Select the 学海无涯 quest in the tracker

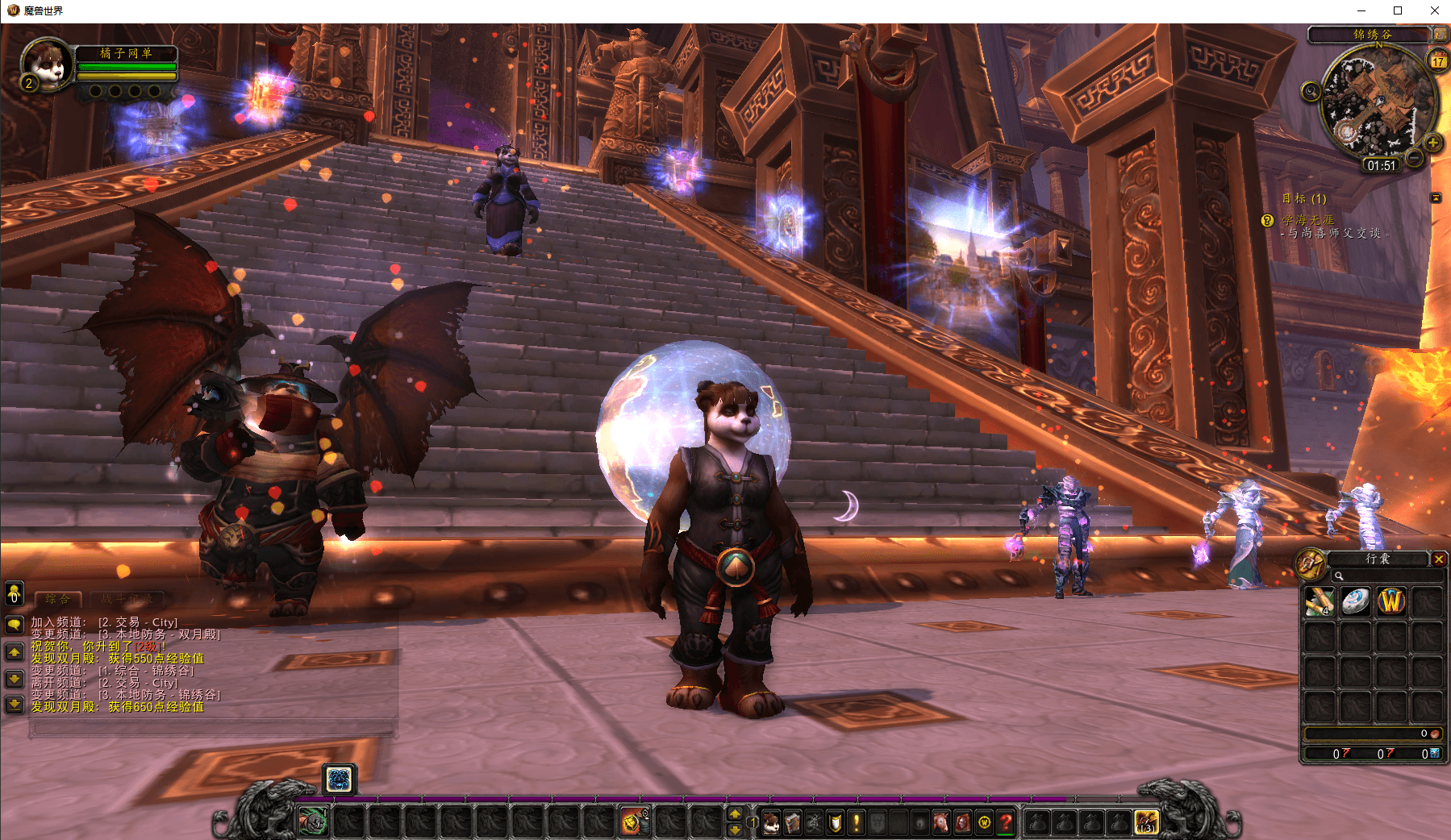tap(1308, 220)
